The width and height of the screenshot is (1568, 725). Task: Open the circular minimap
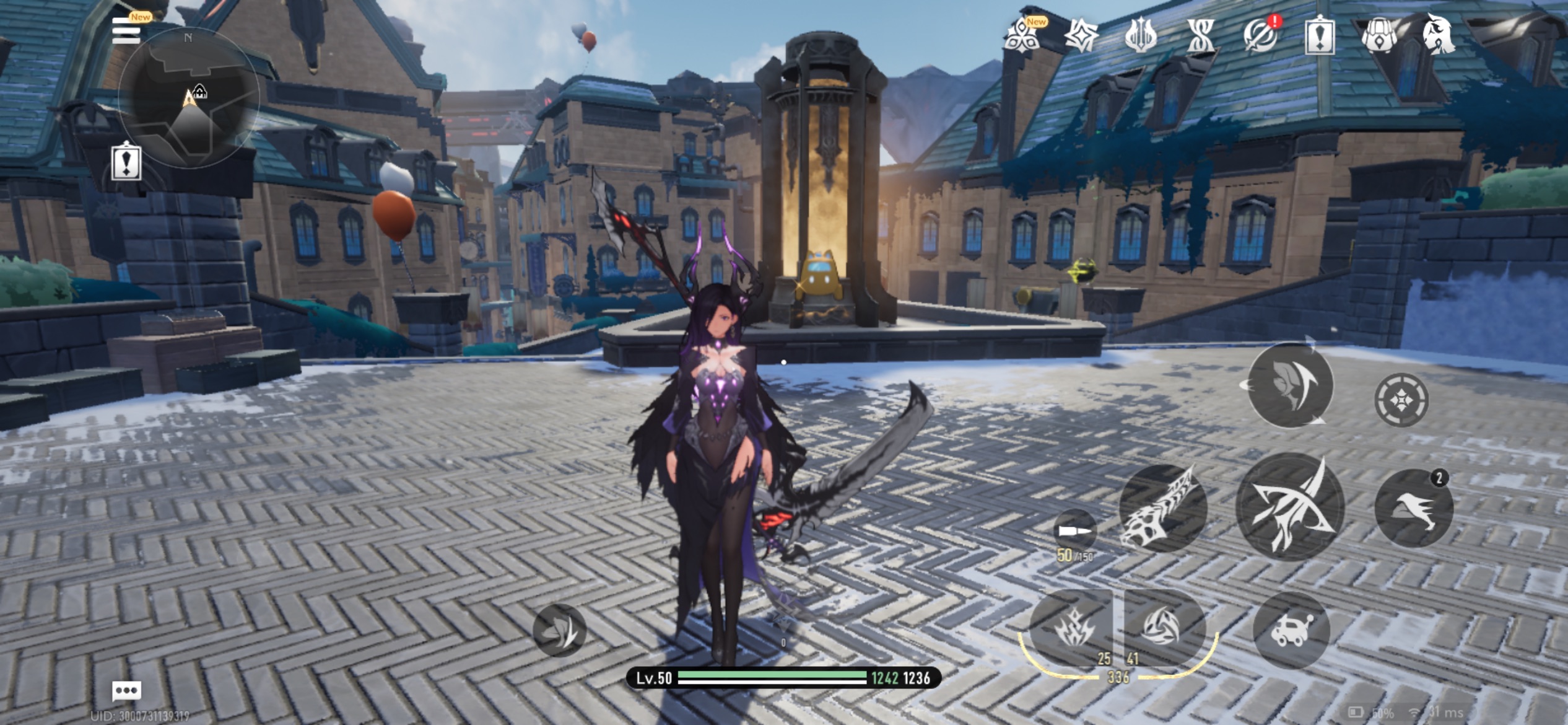pos(188,98)
